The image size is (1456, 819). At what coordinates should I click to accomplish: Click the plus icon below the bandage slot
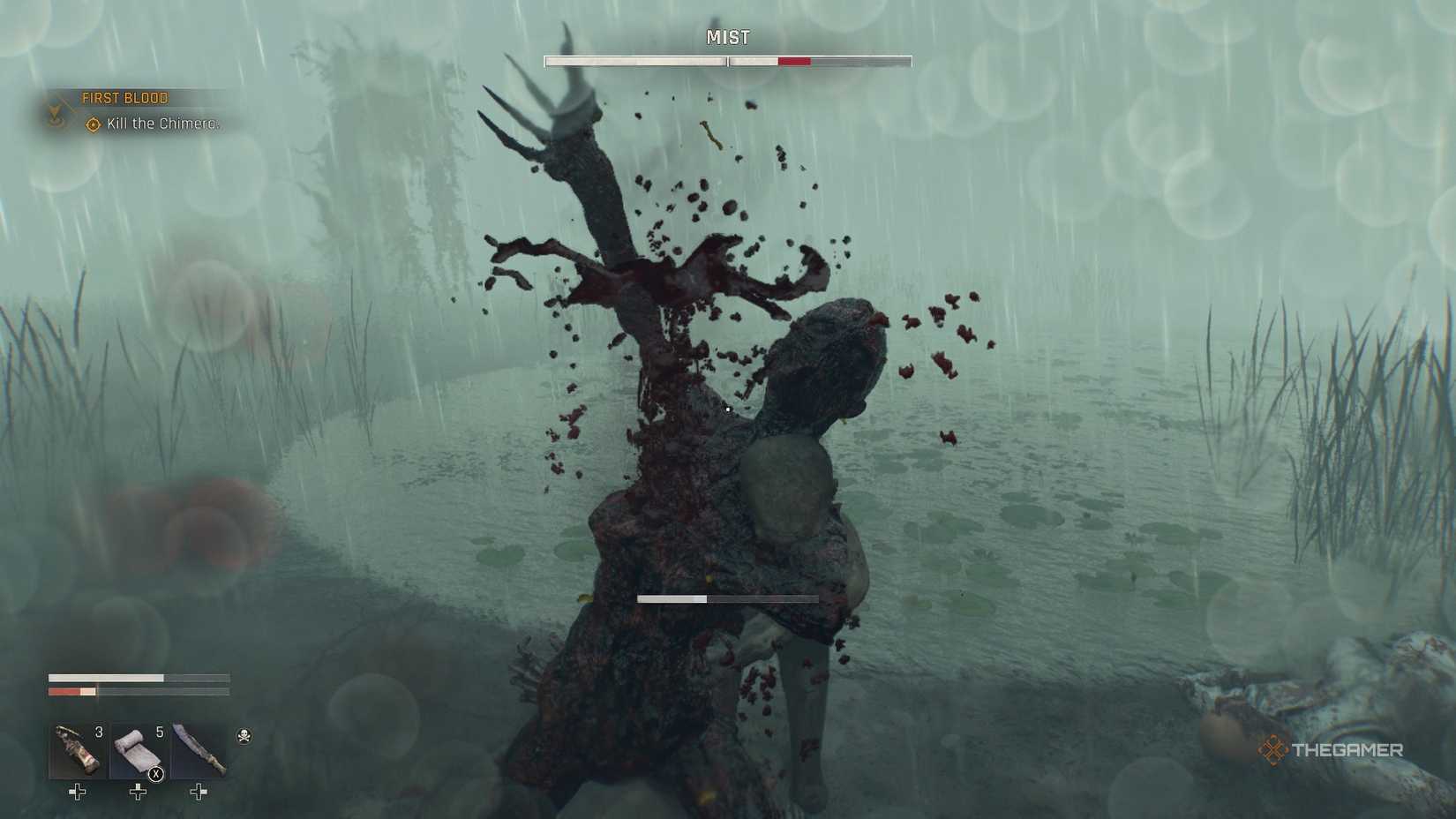pyautogui.click(x=137, y=793)
